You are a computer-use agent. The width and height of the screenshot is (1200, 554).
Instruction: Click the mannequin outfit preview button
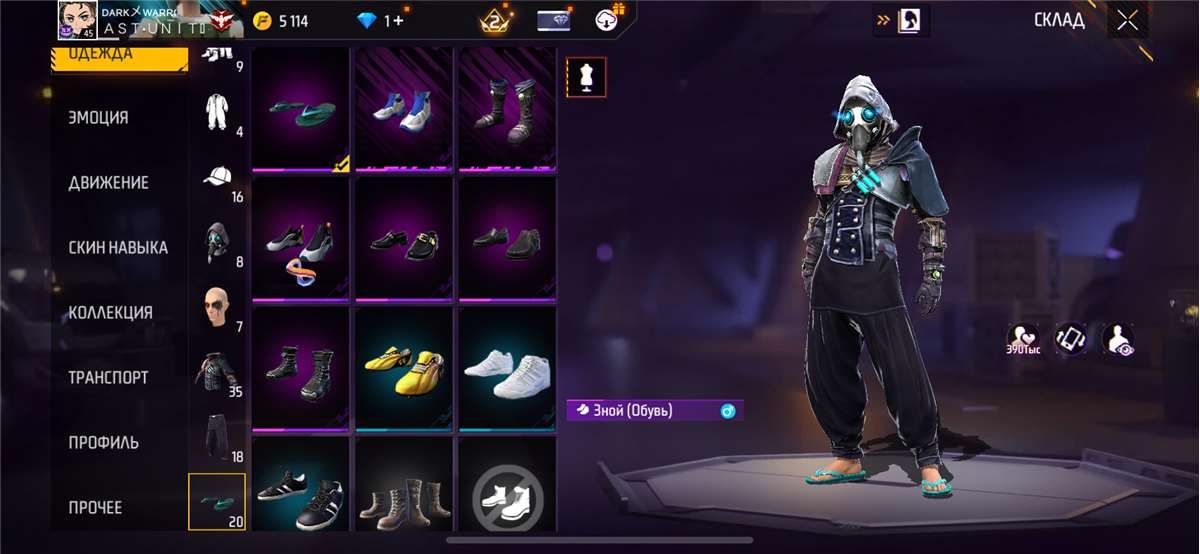586,77
